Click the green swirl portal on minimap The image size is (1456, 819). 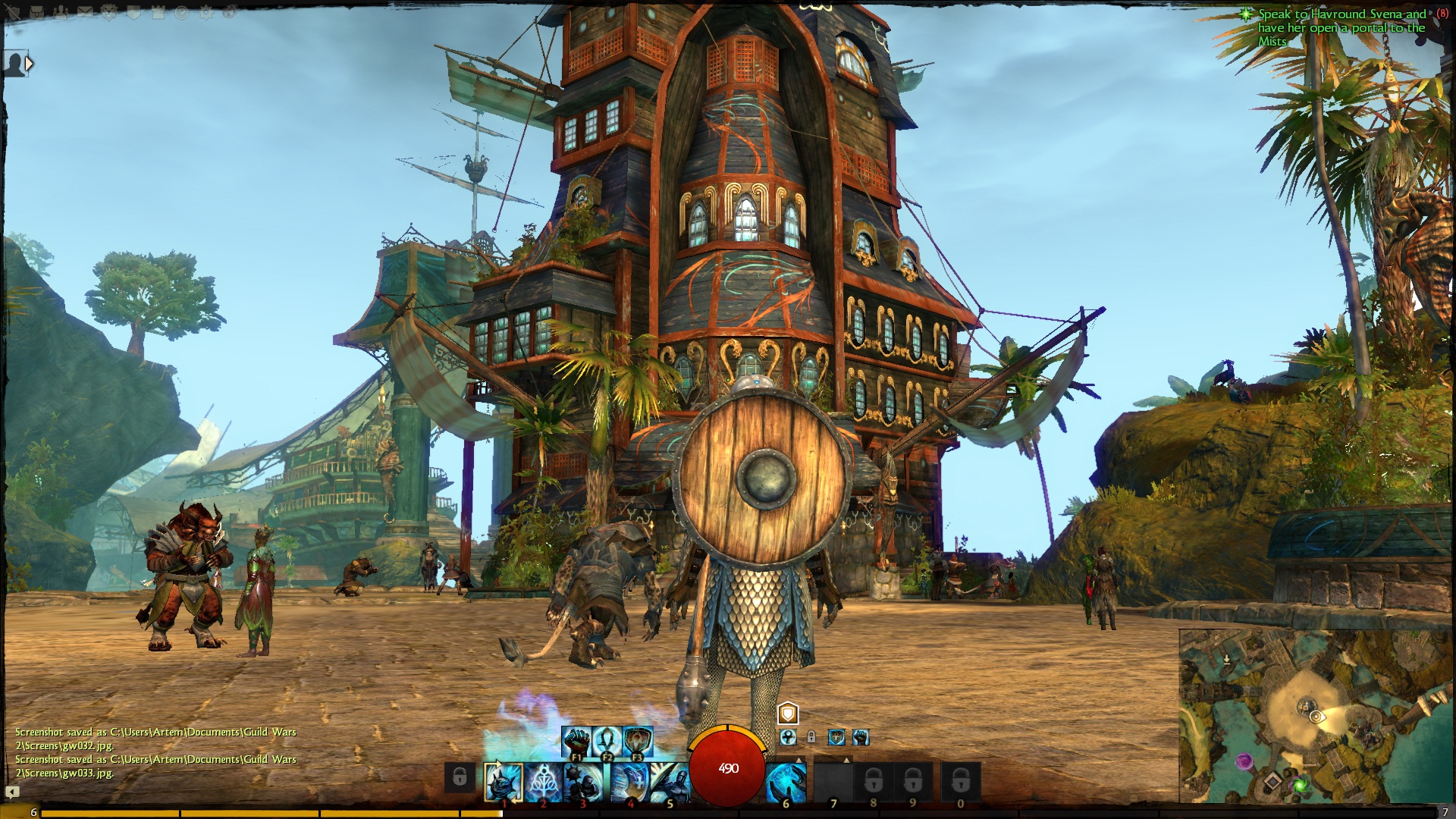[x=1300, y=784]
